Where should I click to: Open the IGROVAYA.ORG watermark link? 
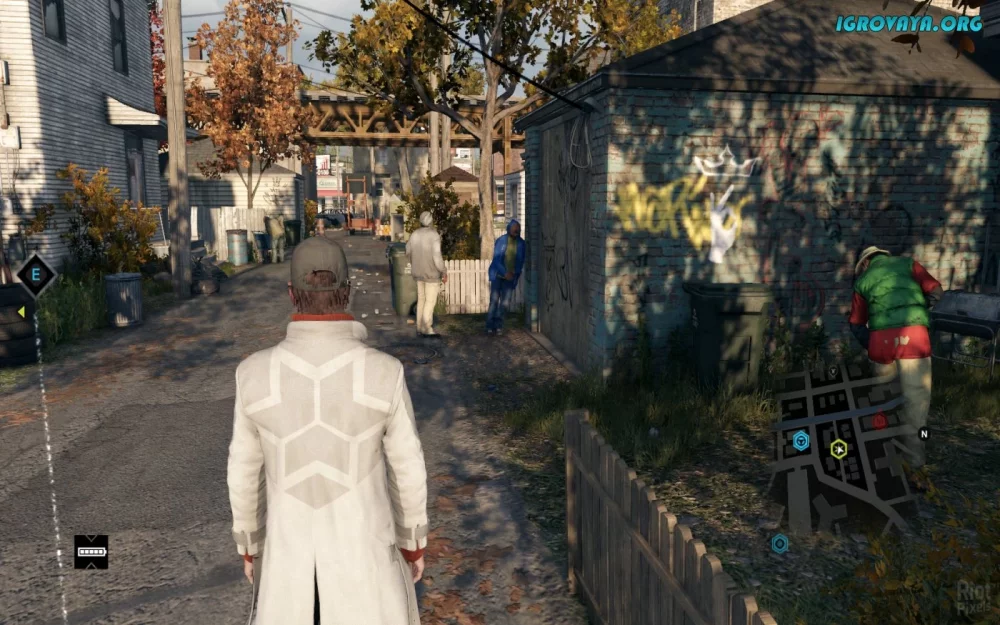909,22
